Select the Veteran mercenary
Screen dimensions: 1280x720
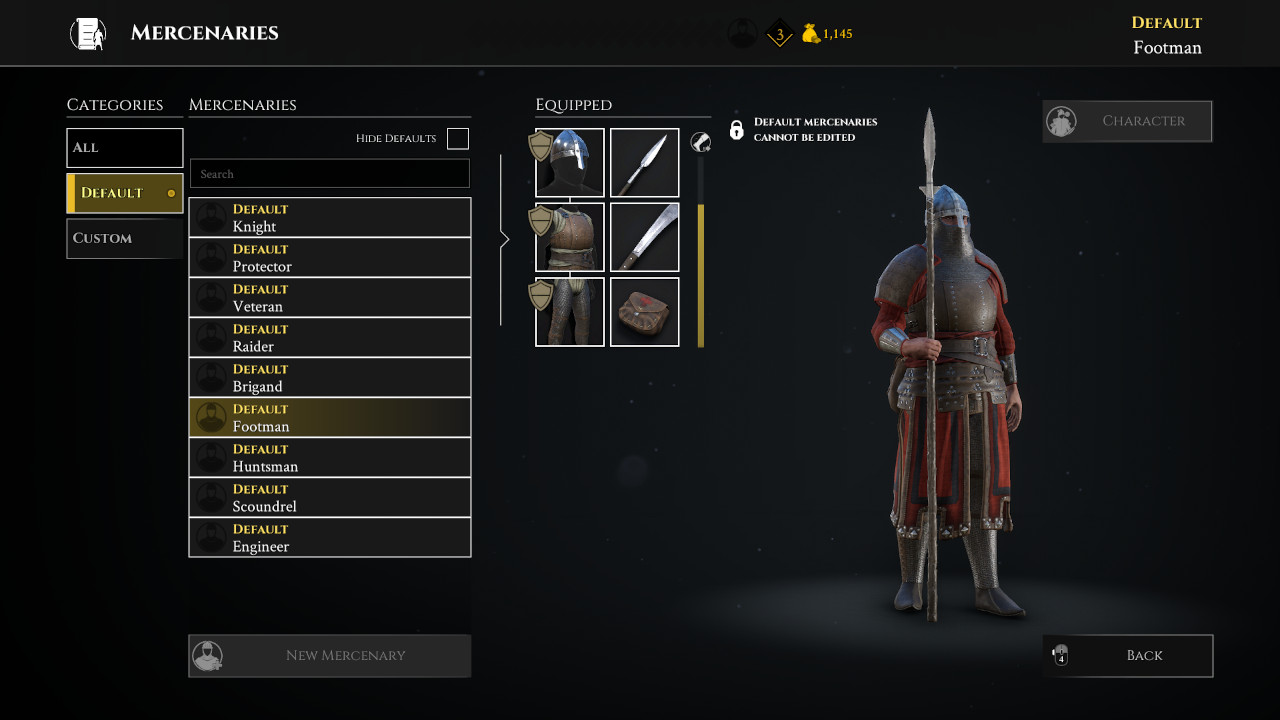tap(330, 297)
